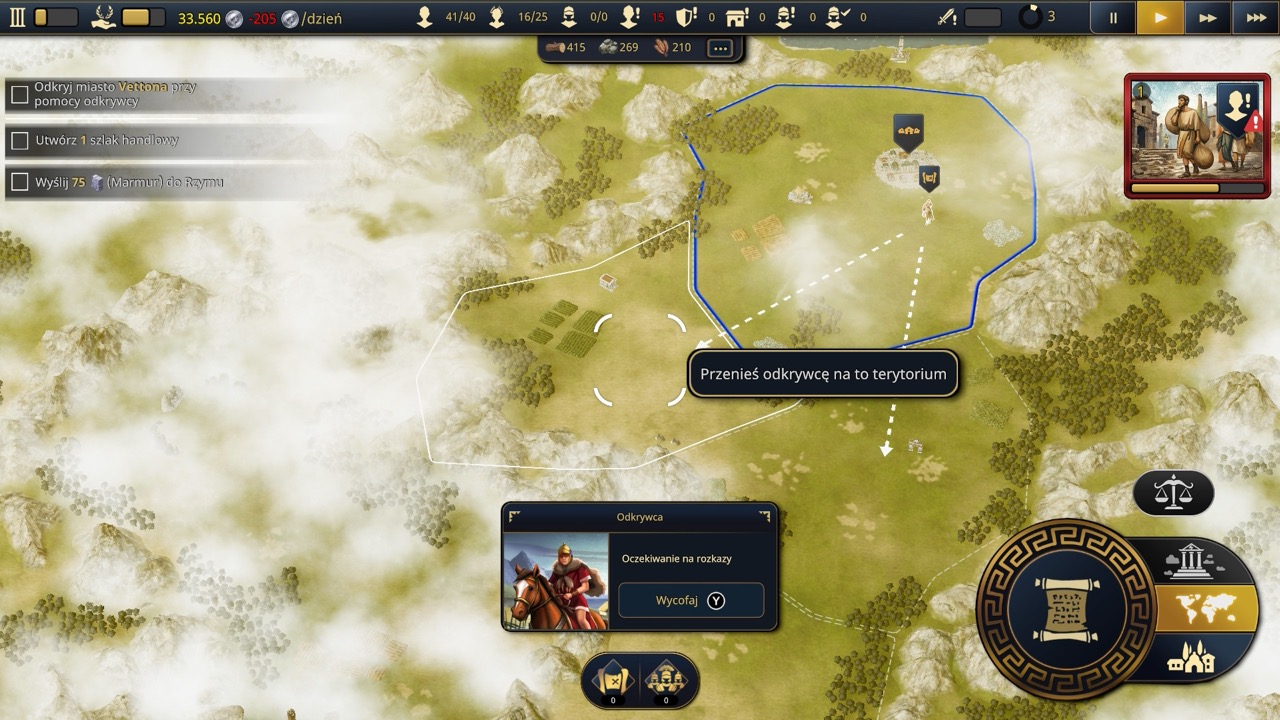The image size is (1280, 720).
Task: Open the merchant event notification card
Action: pyautogui.click(x=1197, y=135)
